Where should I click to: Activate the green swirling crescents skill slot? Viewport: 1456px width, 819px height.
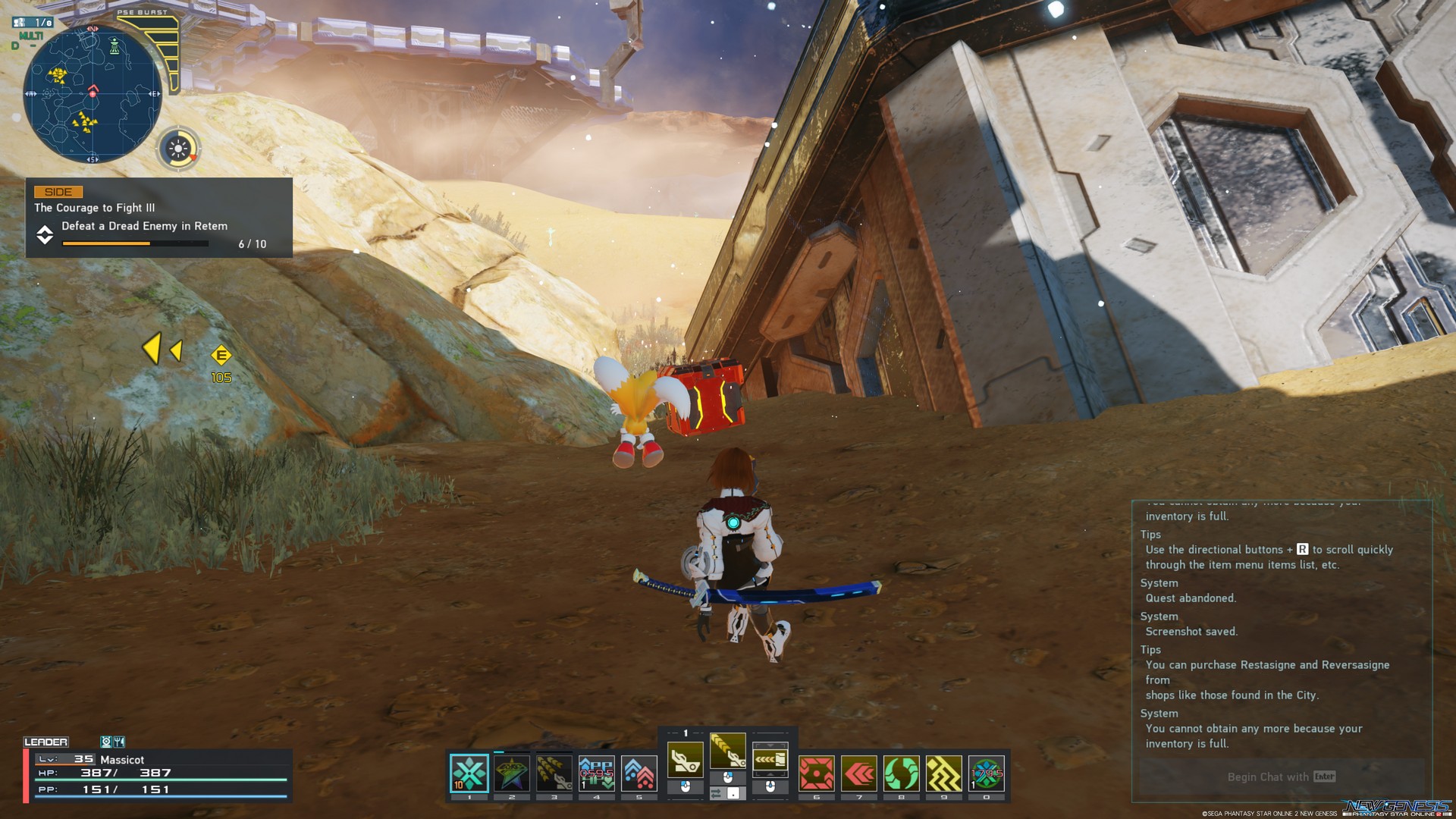pos(901,773)
